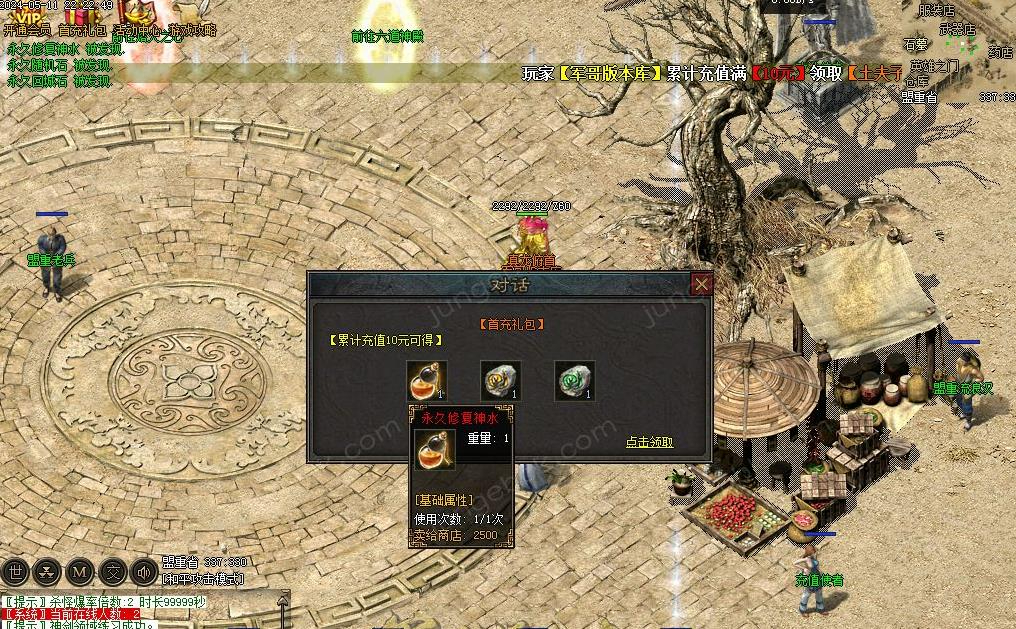Click the round 交 trade button
Image resolution: width=1016 pixels, height=629 pixels.
(112, 572)
